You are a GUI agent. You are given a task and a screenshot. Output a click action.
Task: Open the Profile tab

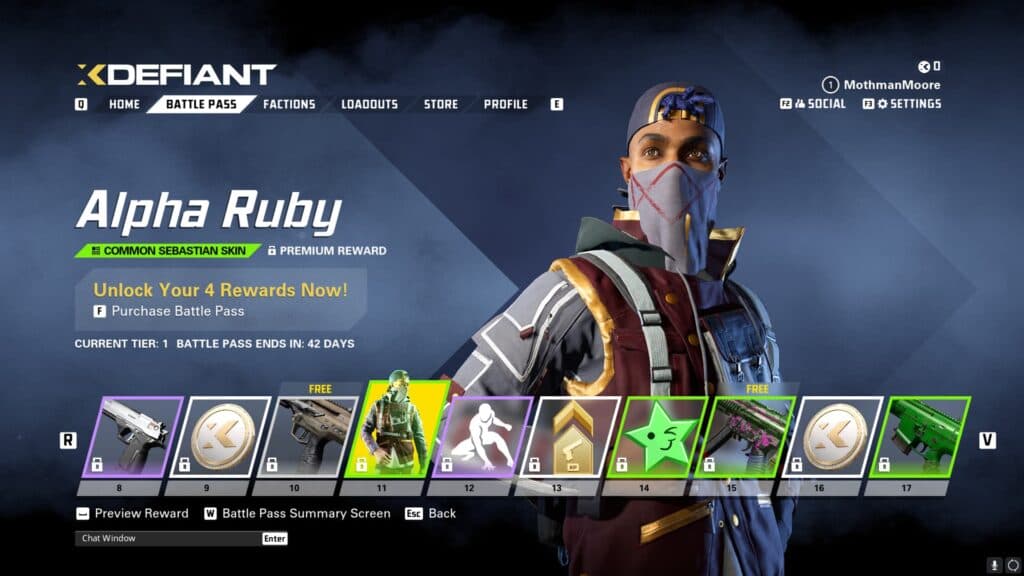[505, 104]
